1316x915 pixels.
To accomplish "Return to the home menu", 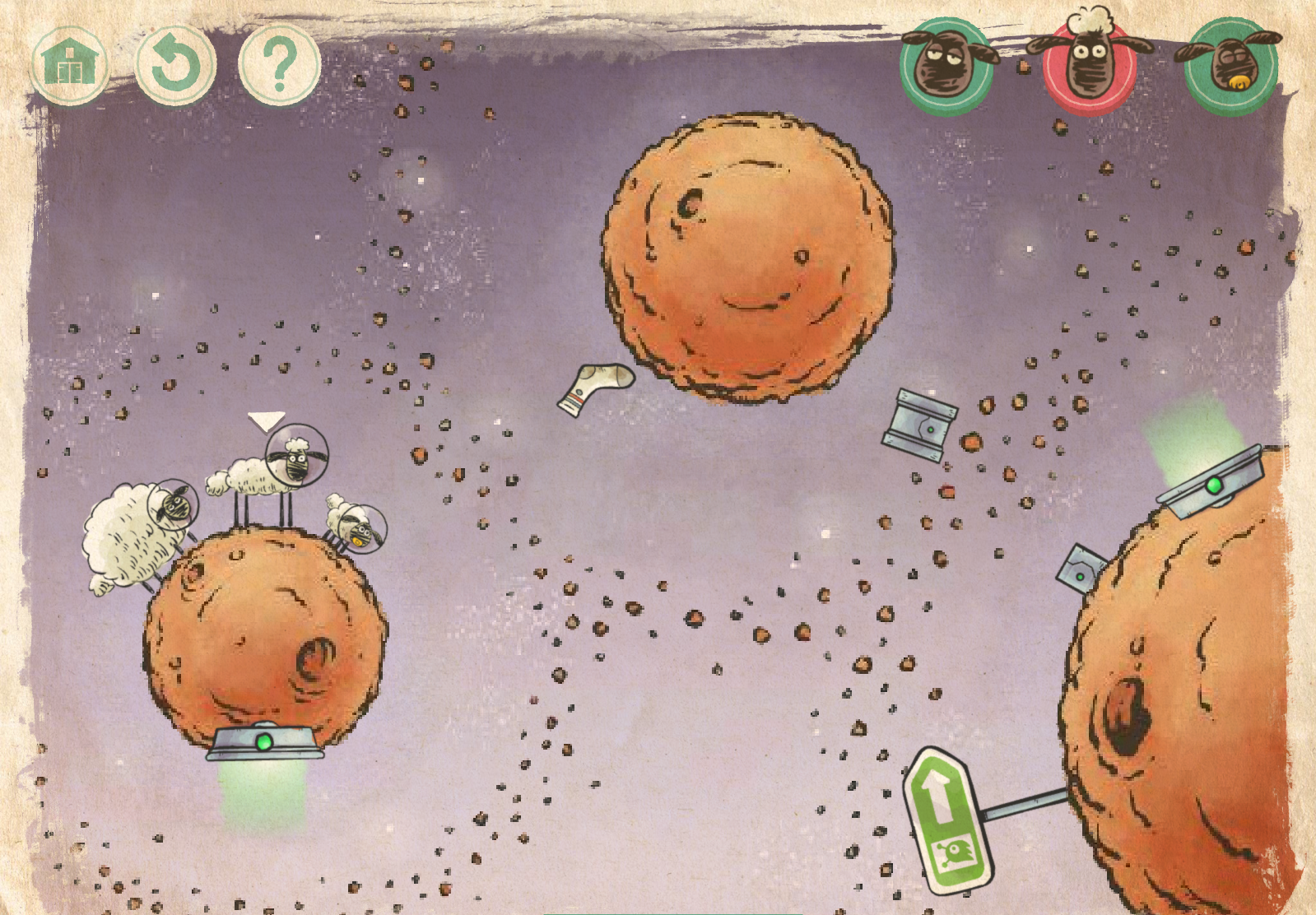I will [x=70, y=63].
